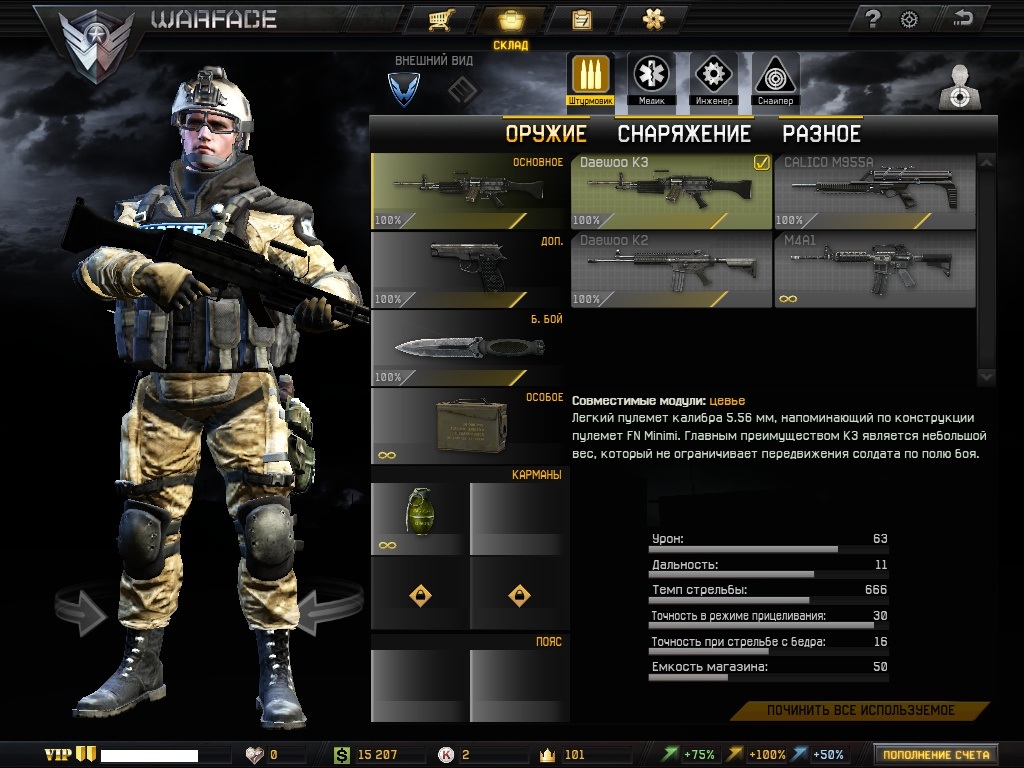Screen dimensions: 1024x768
Task: Choose the Daewoo K2 weapon
Action: [x=671, y=269]
